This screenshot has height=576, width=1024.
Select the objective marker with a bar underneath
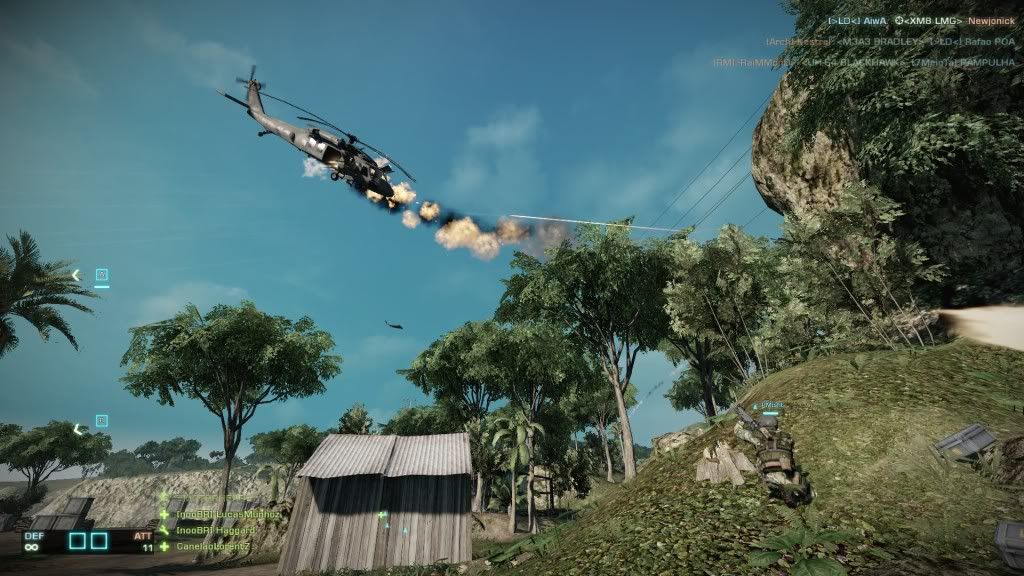point(102,276)
